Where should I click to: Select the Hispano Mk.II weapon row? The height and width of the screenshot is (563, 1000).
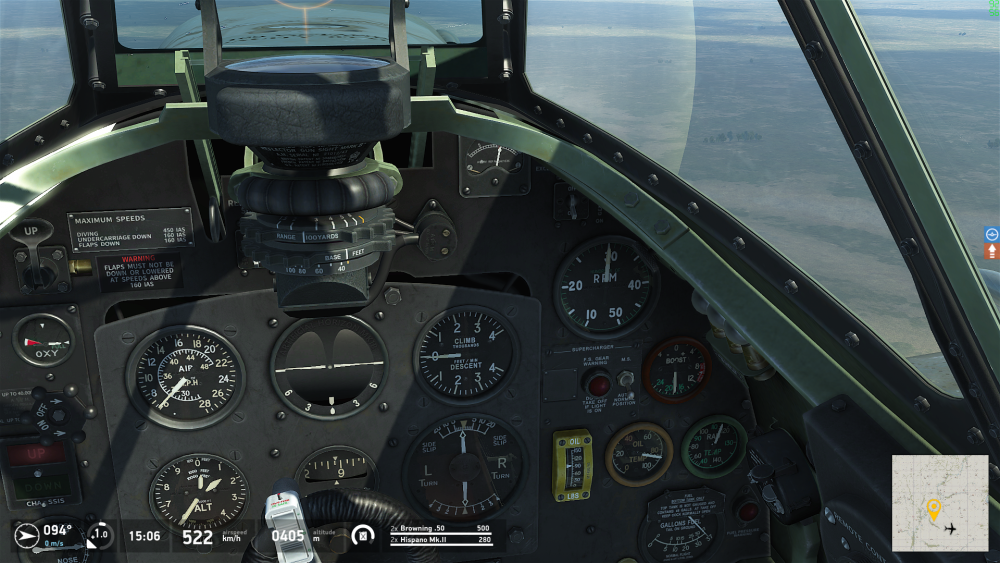440,540
